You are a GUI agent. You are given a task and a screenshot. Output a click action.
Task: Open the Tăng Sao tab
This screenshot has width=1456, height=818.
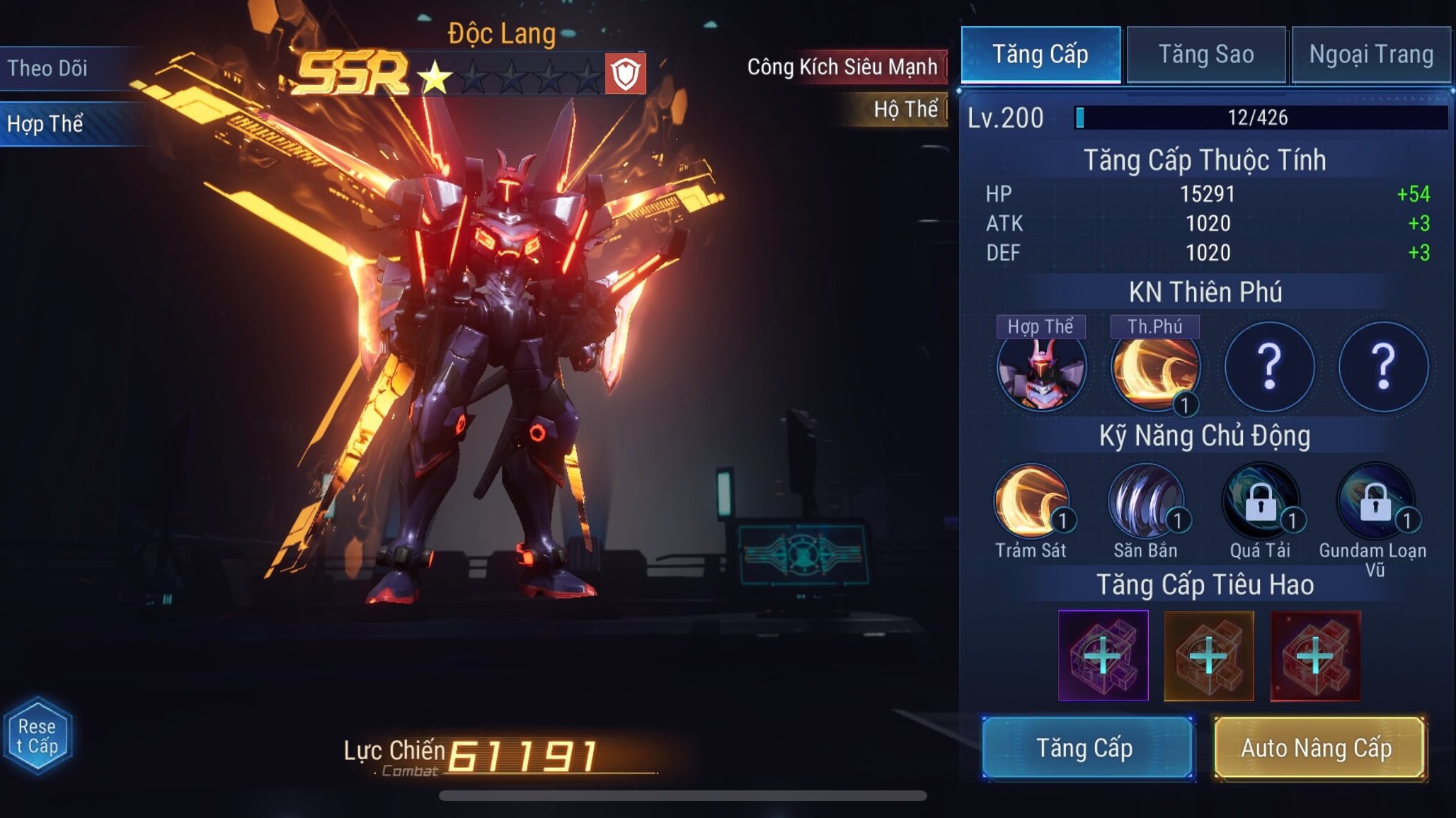point(1205,55)
